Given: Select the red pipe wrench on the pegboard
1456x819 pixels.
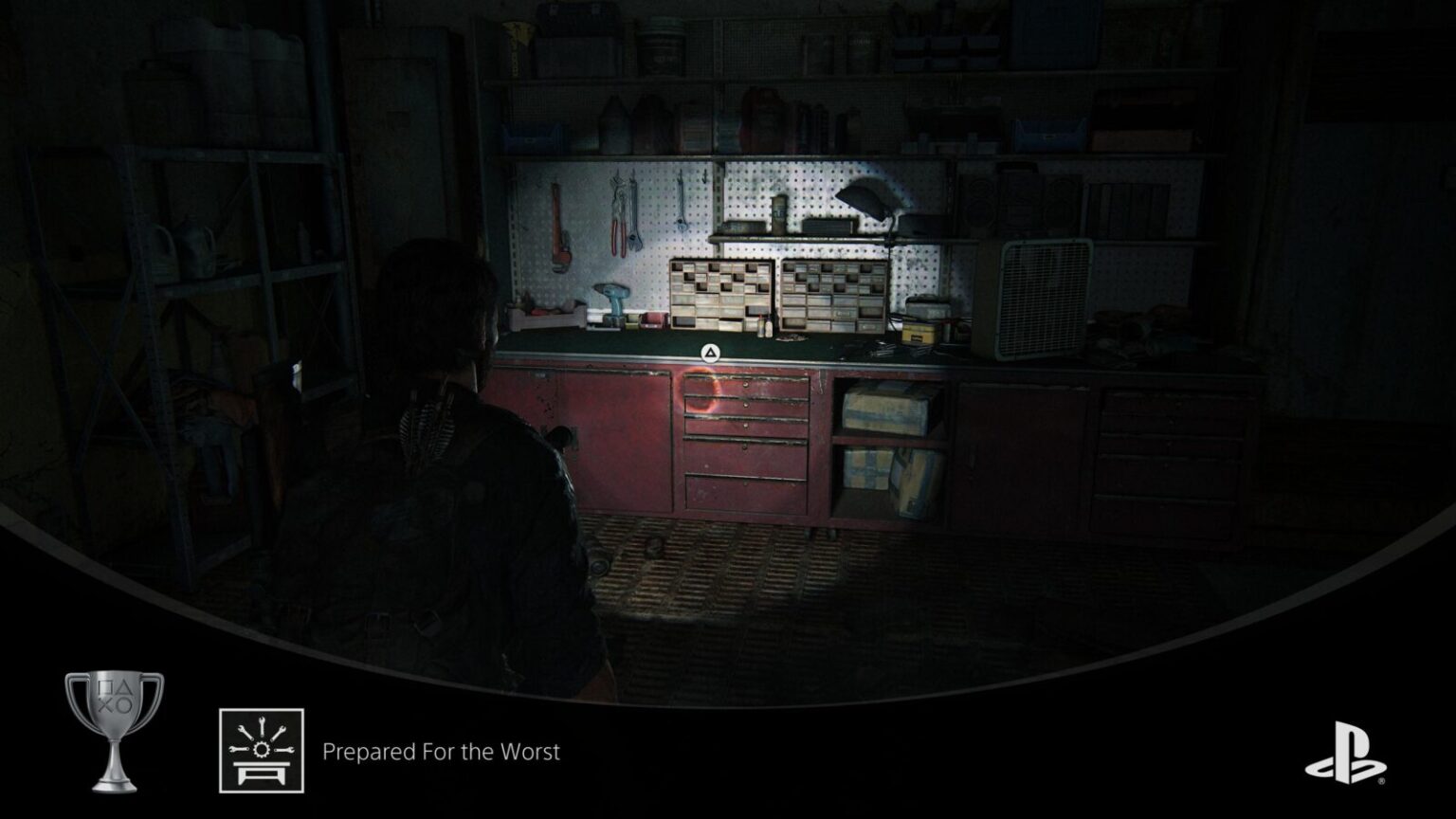Looking at the screenshot, I should (559, 227).
